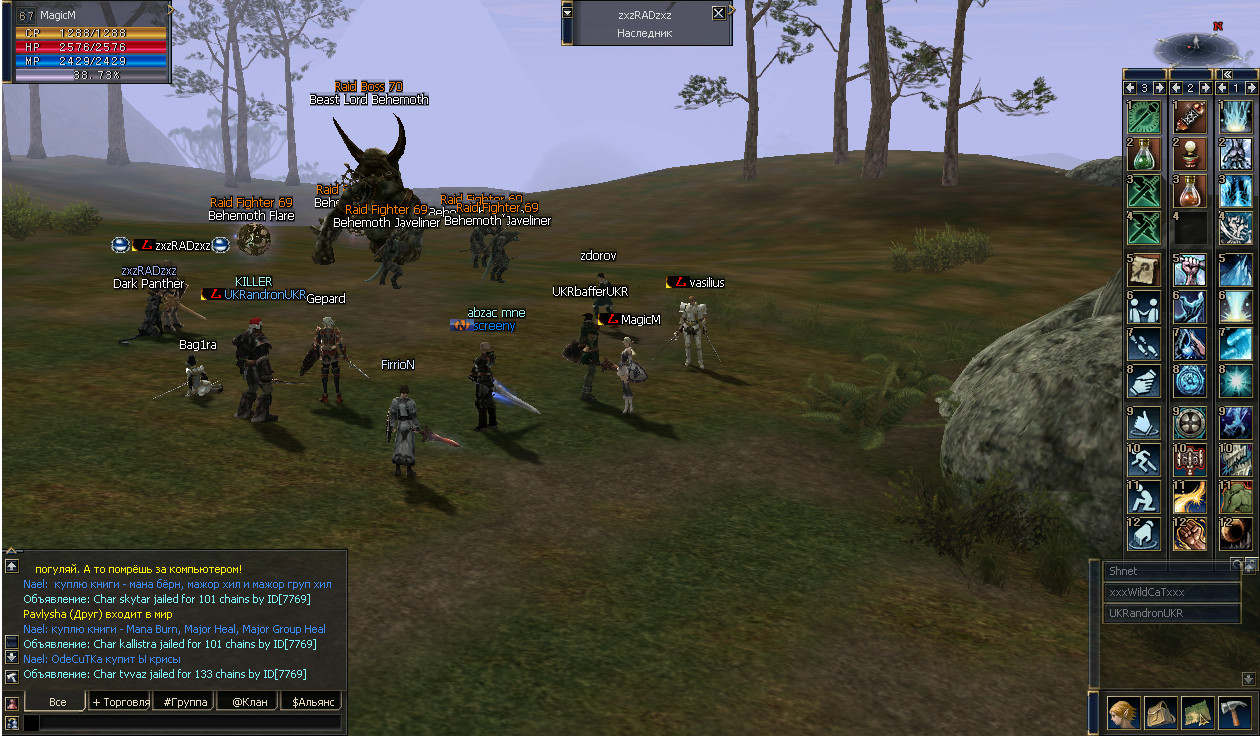The width and height of the screenshot is (1260, 736).
Task: Select the #Группа chat tab
Action: click(x=185, y=702)
